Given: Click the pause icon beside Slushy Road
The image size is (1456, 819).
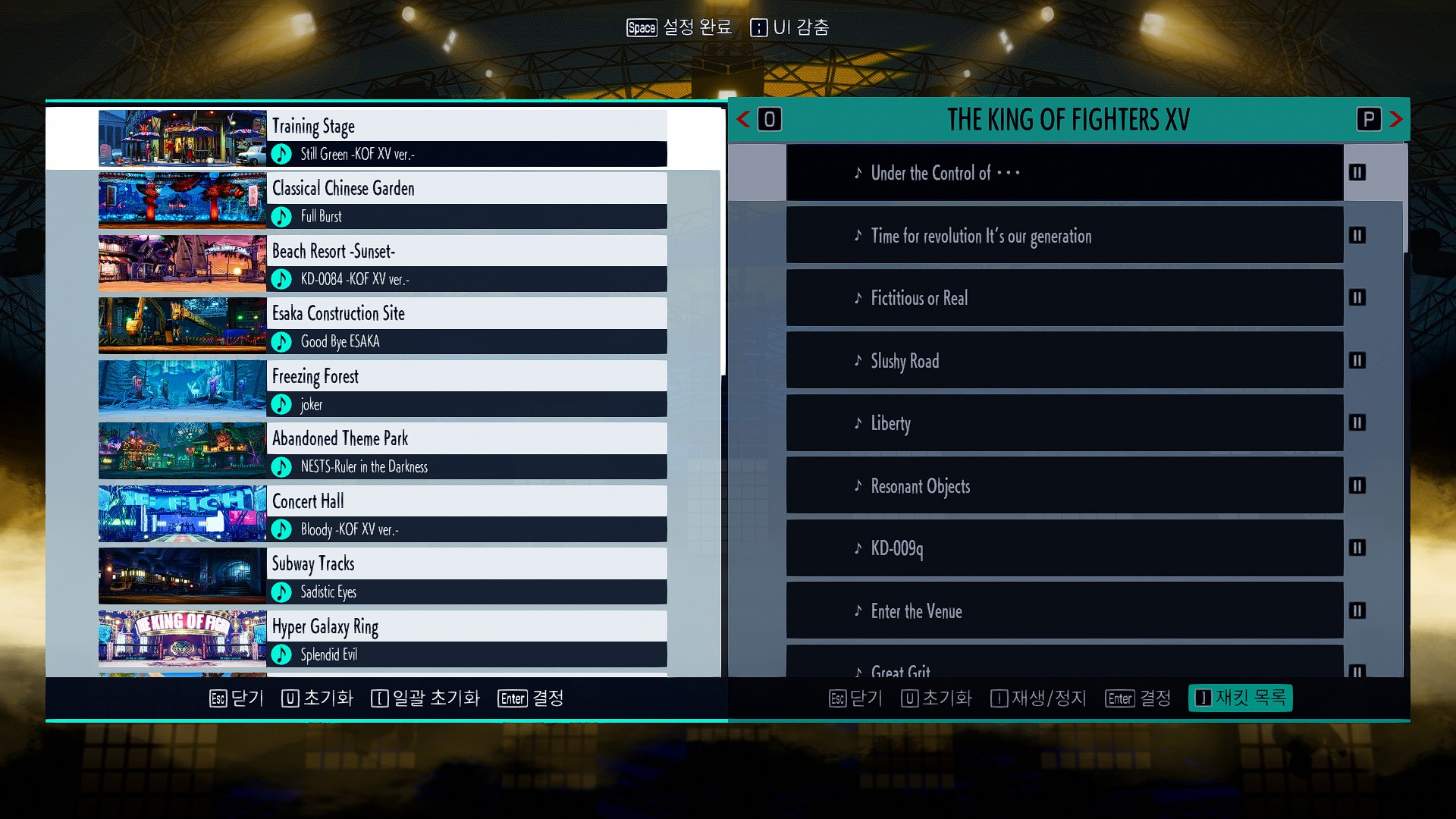Looking at the screenshot, I should 1357,361.
